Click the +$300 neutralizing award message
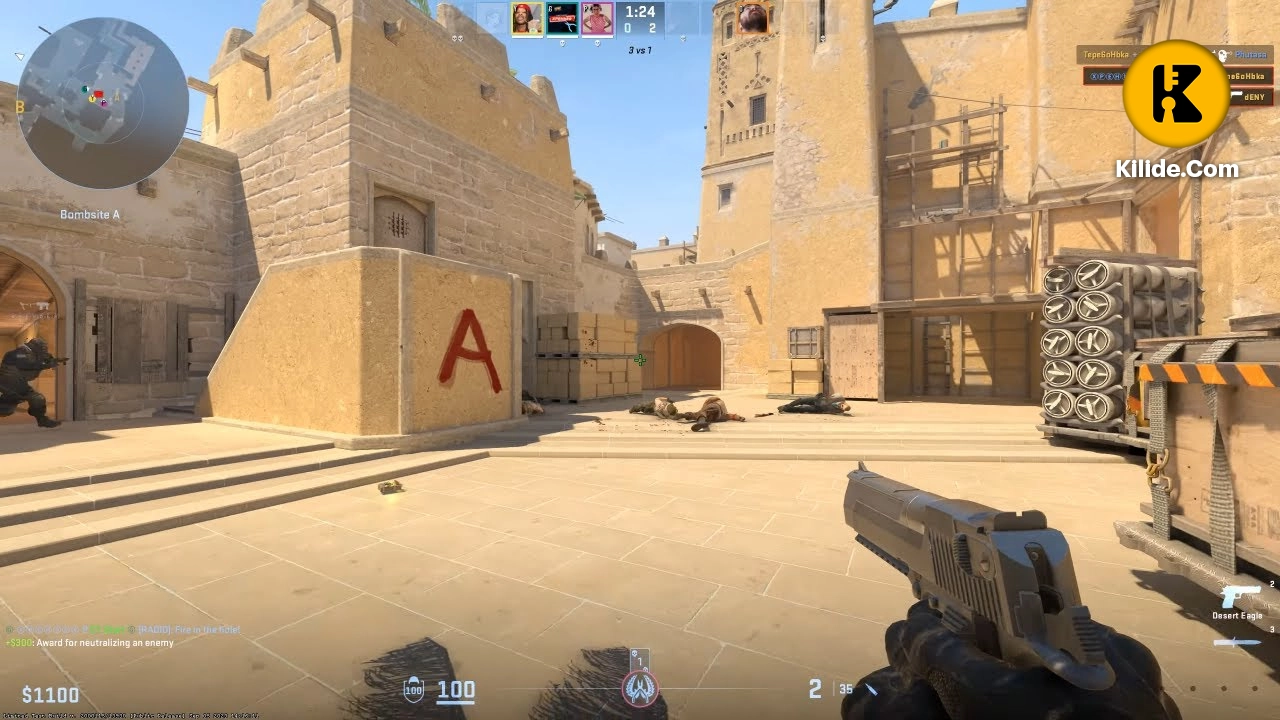This screenshot has height=720, width=1280. 86,643
